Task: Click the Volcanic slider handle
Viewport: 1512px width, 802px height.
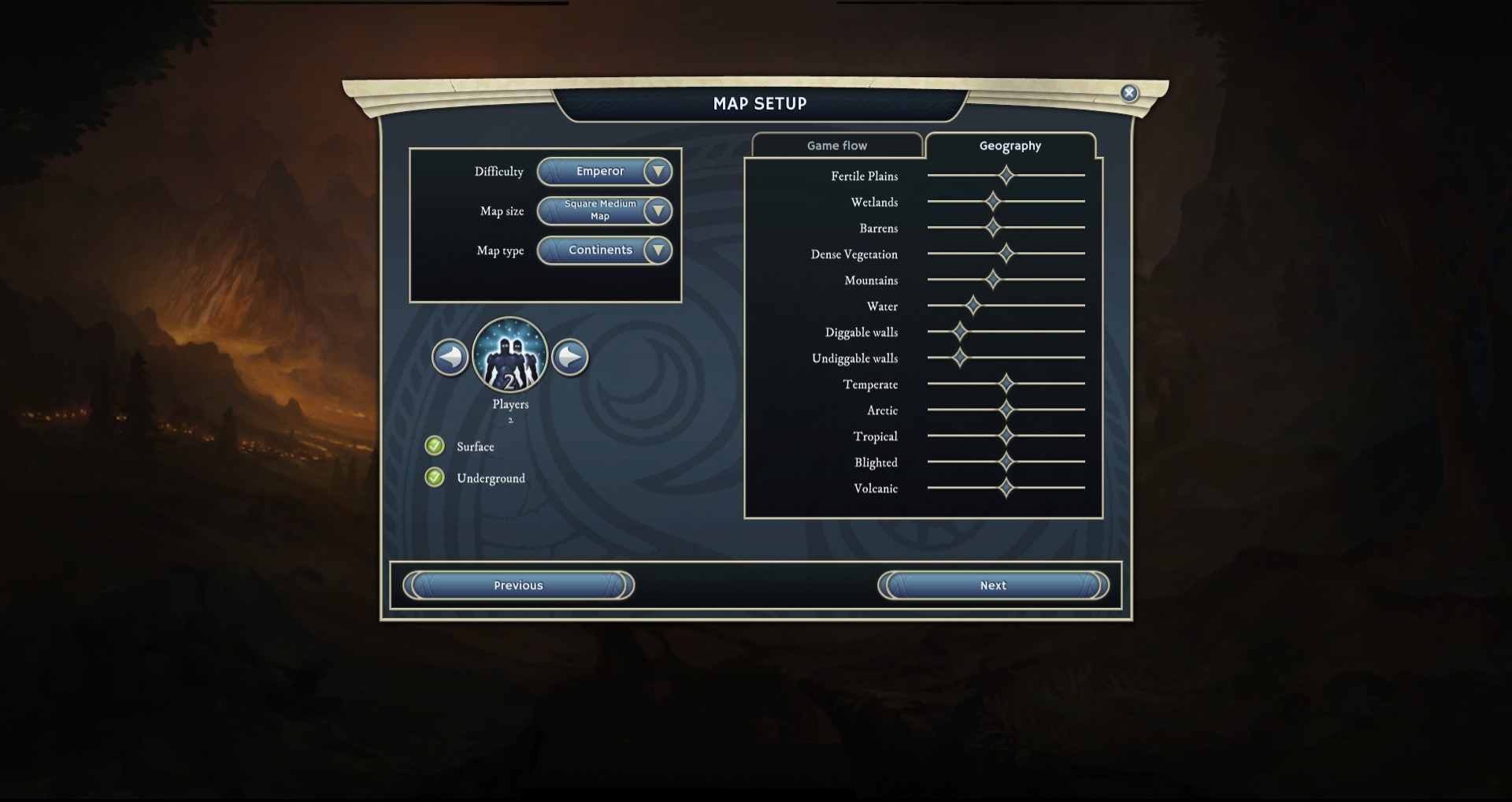Action: click(x=1006, y=487)
